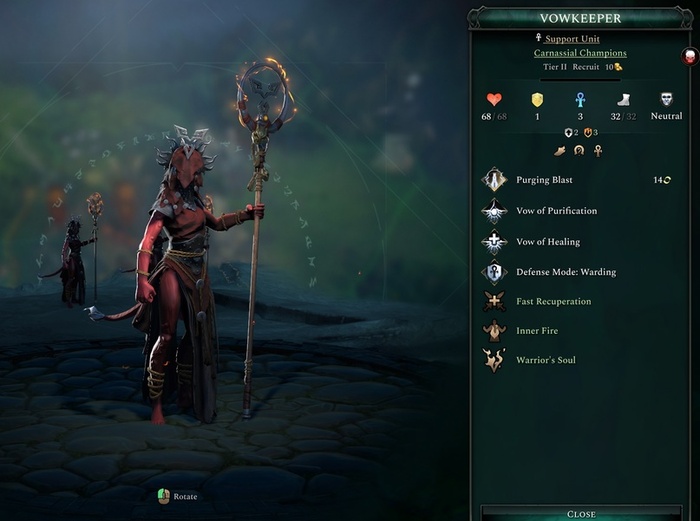The image size is (700, 521).
Task: Select Defense Mode: Warding ability
Action: coord(565,272)
